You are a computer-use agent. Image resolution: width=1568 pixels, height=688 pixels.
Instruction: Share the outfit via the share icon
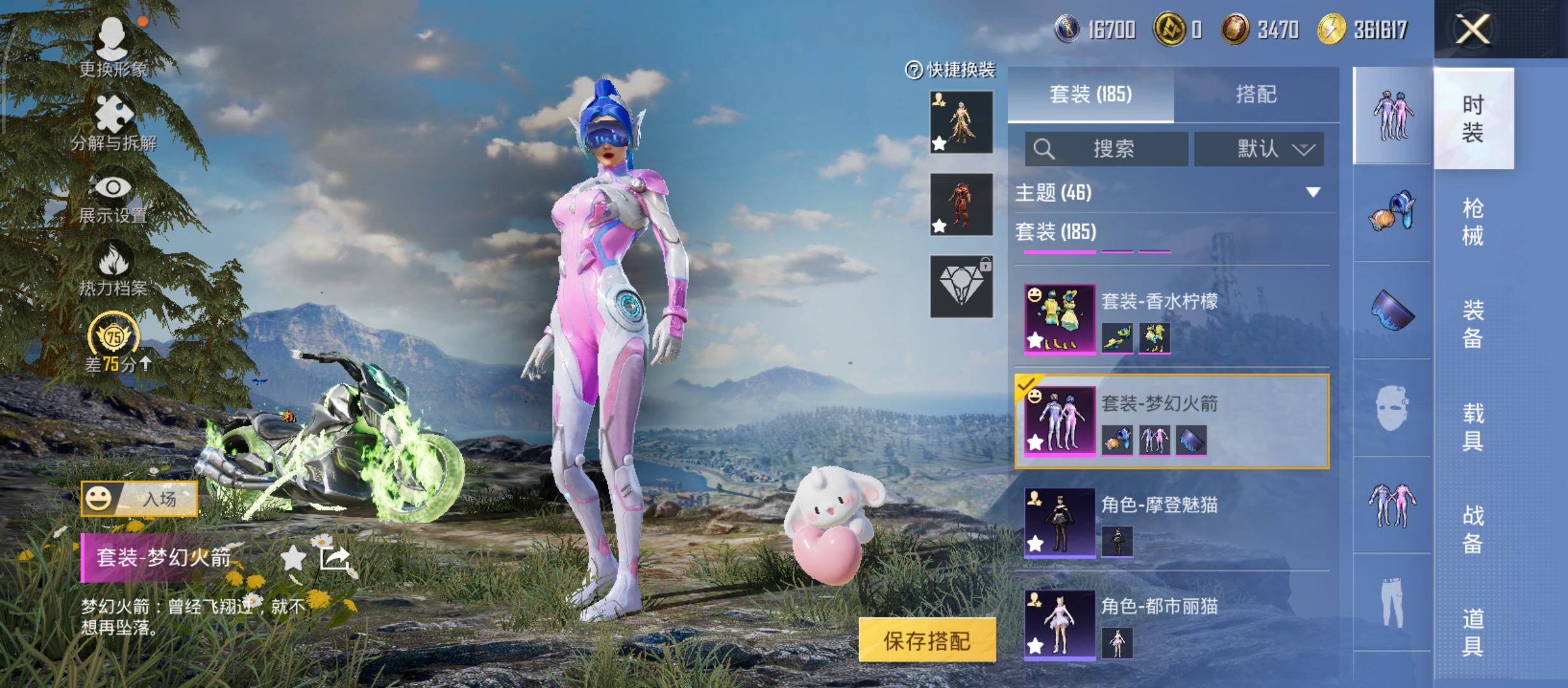(x=335, y=558)
